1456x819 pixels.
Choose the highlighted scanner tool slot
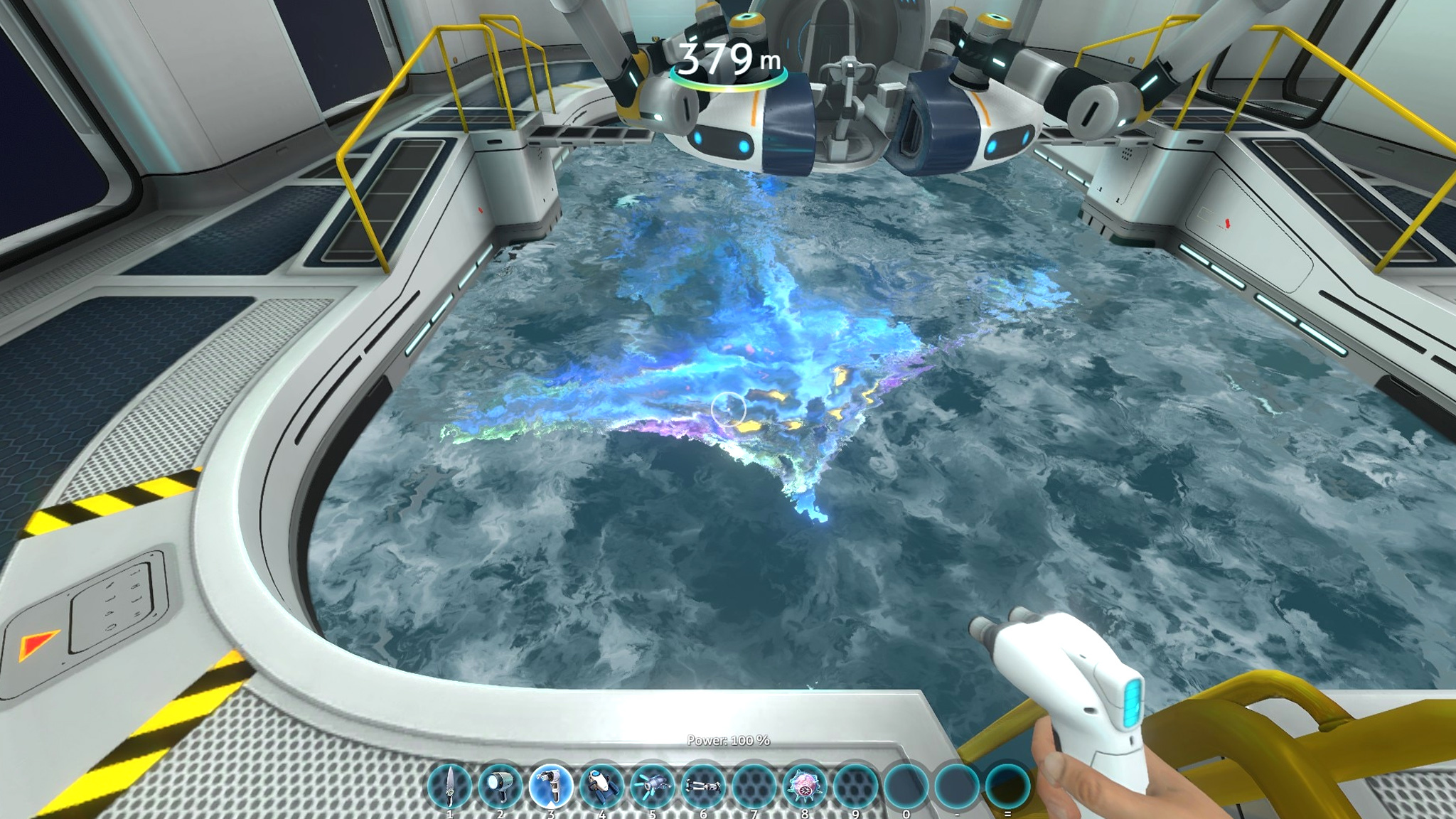551,786
